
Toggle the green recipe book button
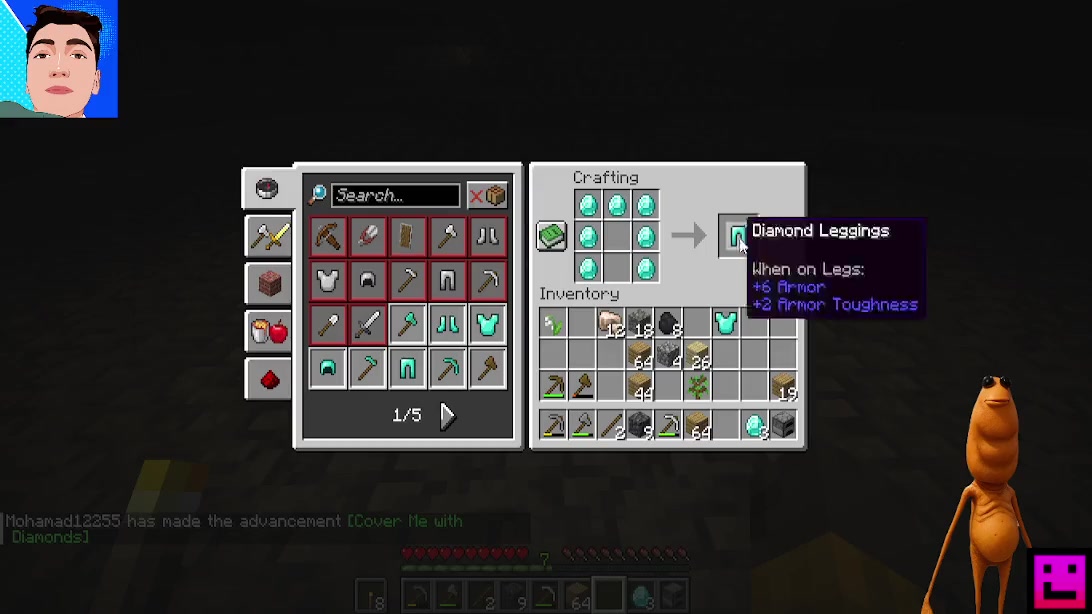click(x=552, y=236)
